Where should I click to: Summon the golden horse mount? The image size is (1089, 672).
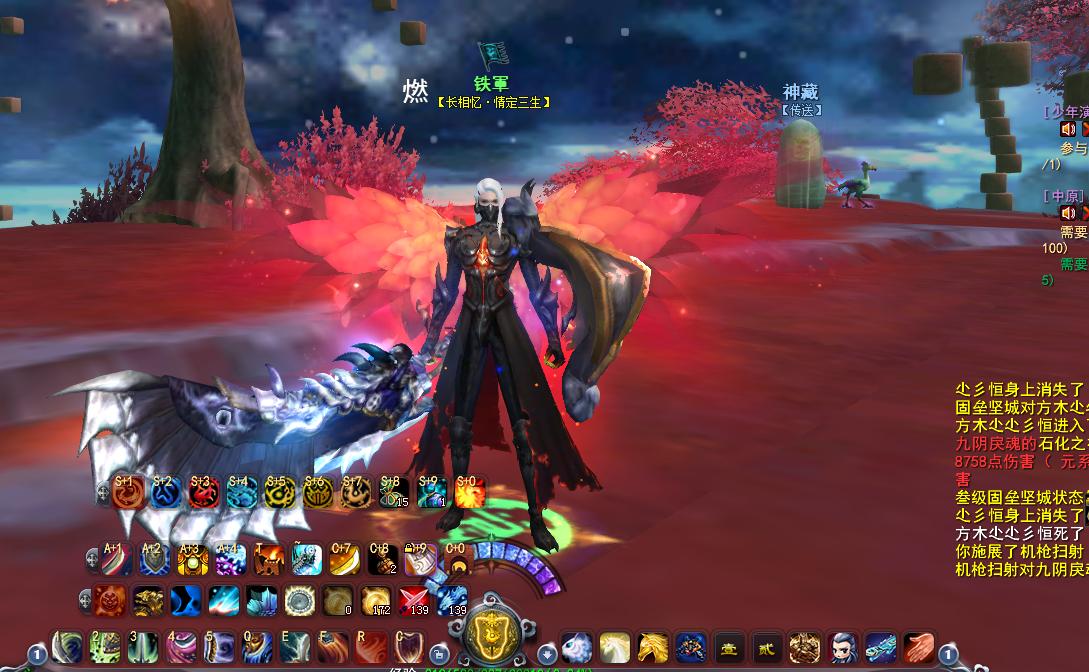coord(652,647)
